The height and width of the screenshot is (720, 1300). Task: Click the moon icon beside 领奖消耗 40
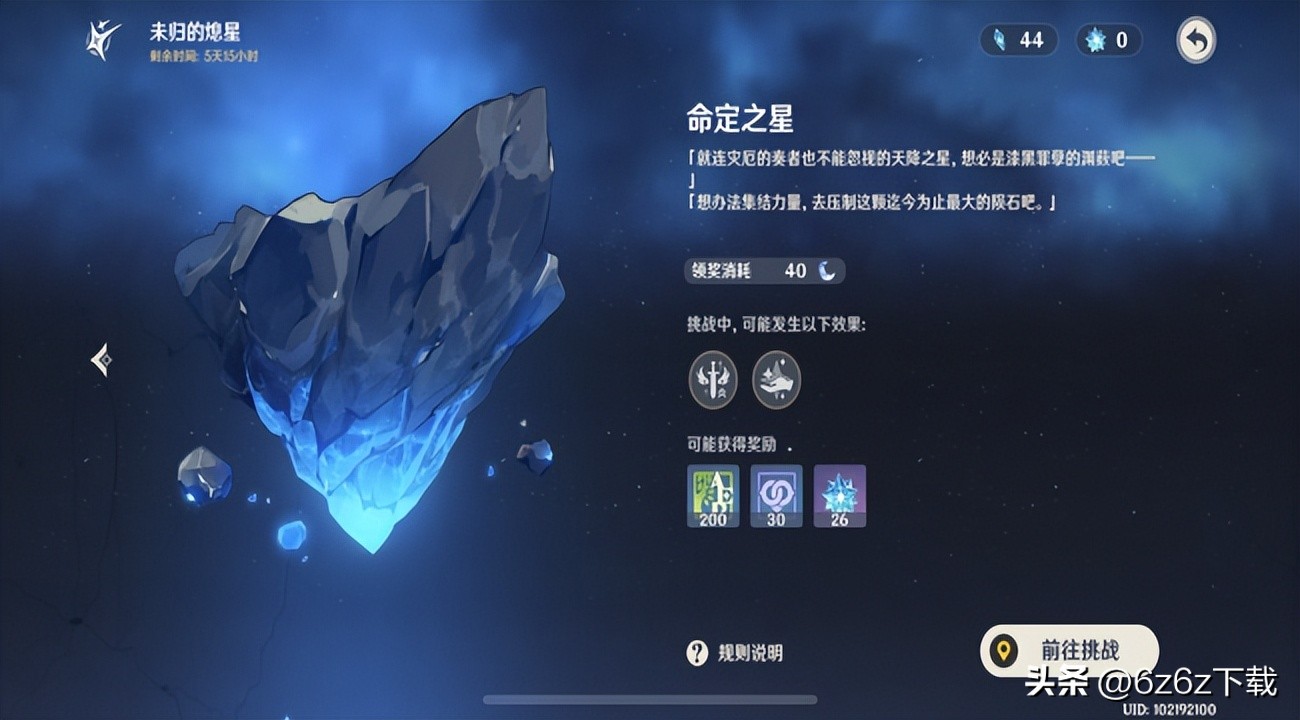coord(826,270)
